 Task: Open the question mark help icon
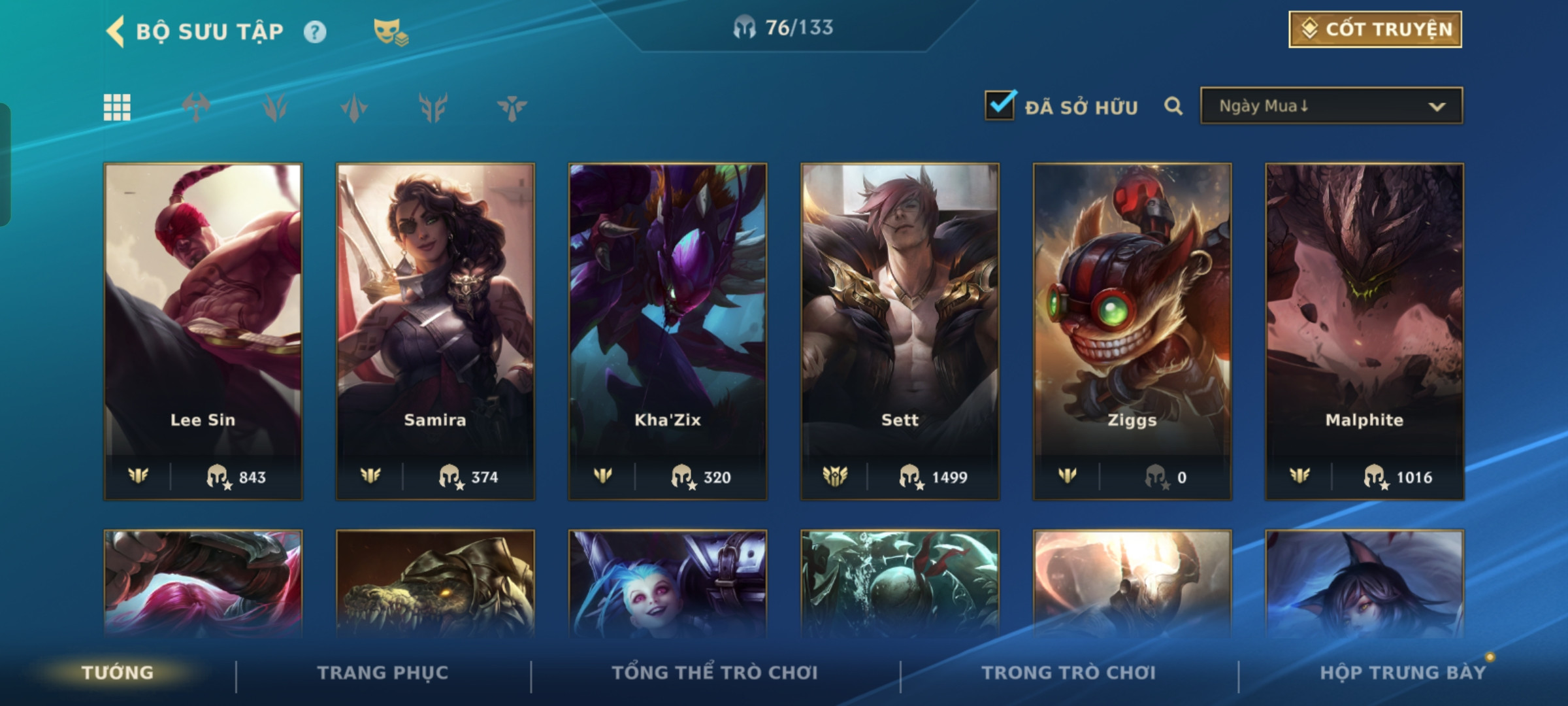315,32
